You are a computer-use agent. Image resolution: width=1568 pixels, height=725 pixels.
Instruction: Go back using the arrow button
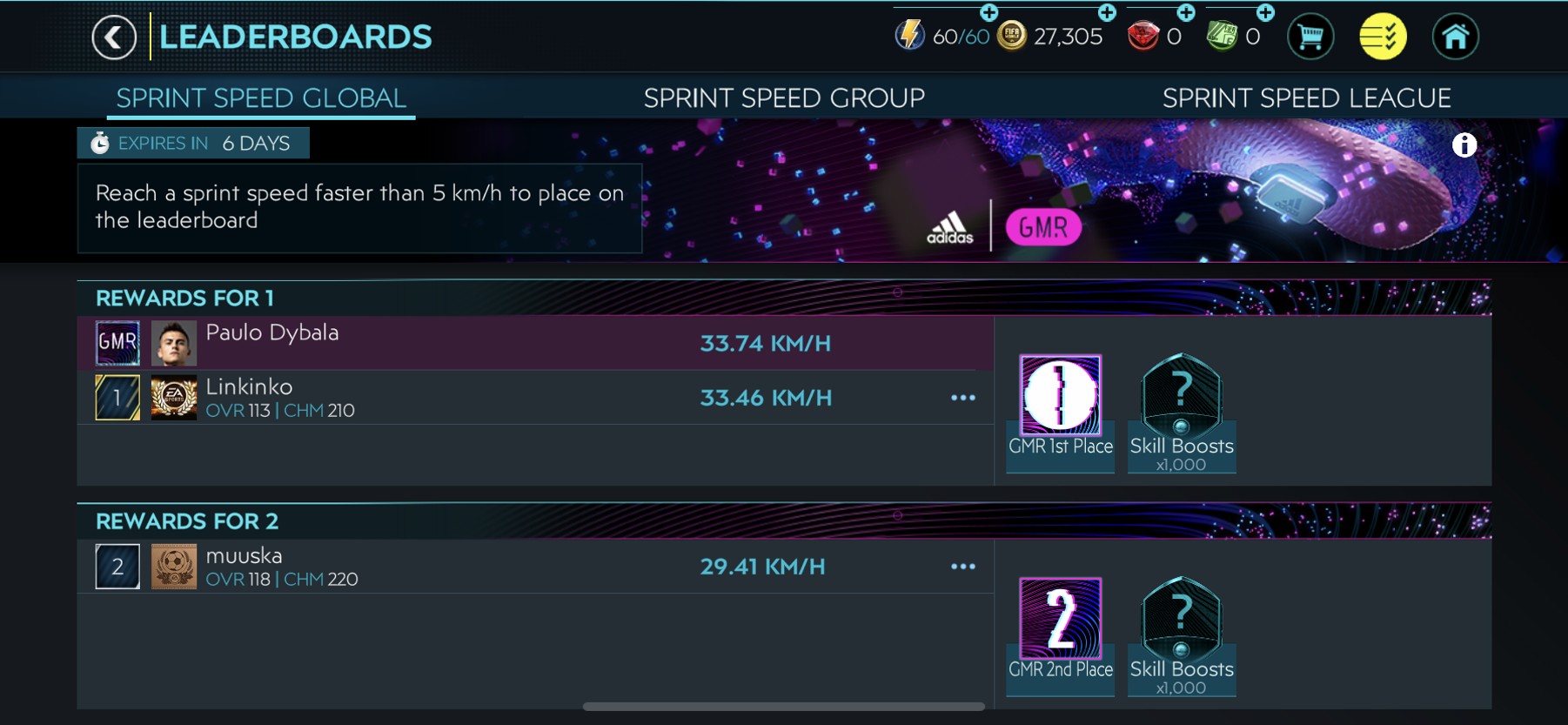click(114, 37)
